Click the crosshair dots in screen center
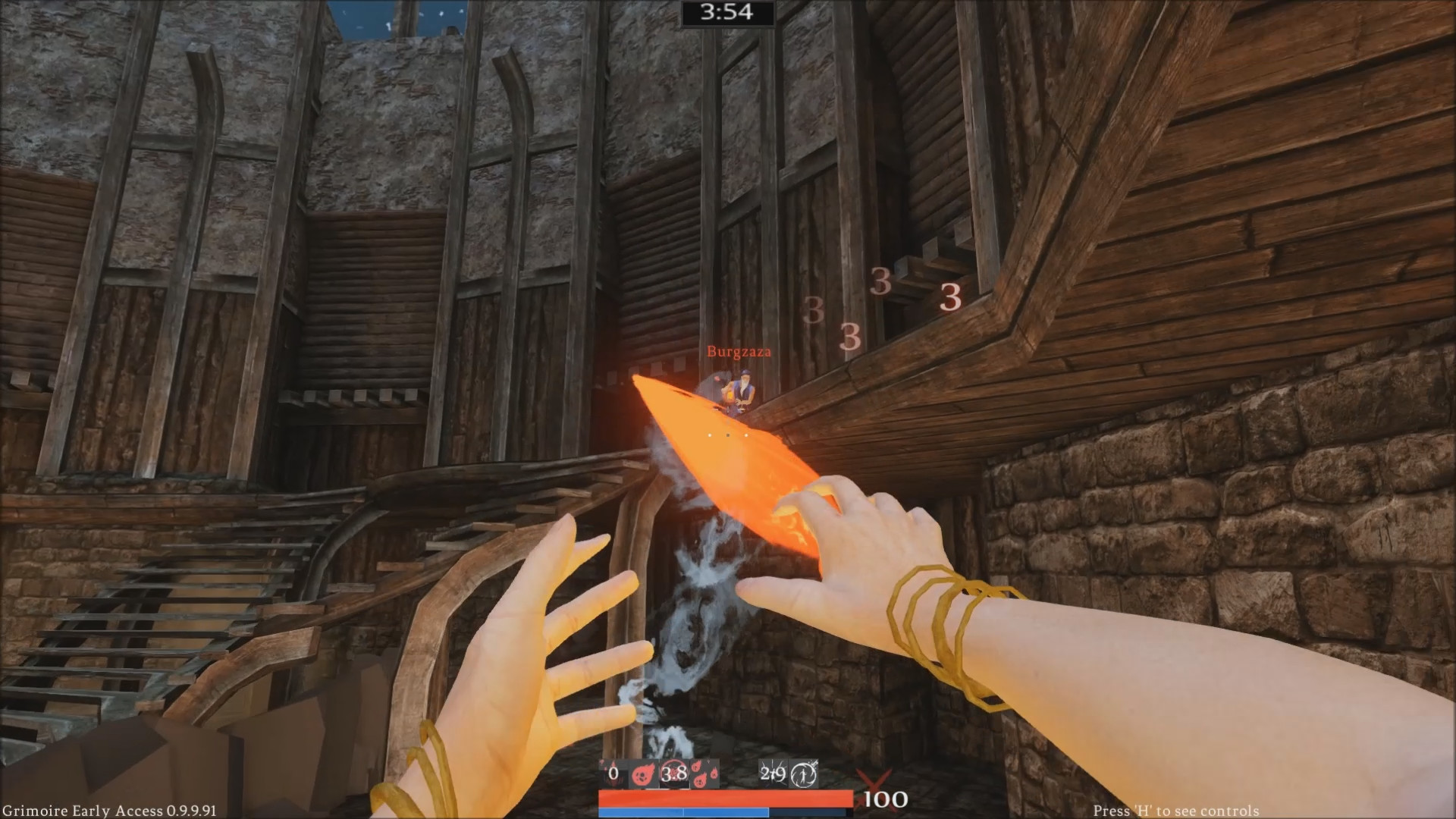This screenshot has width=1456, height=819. (x=728, y=435)
